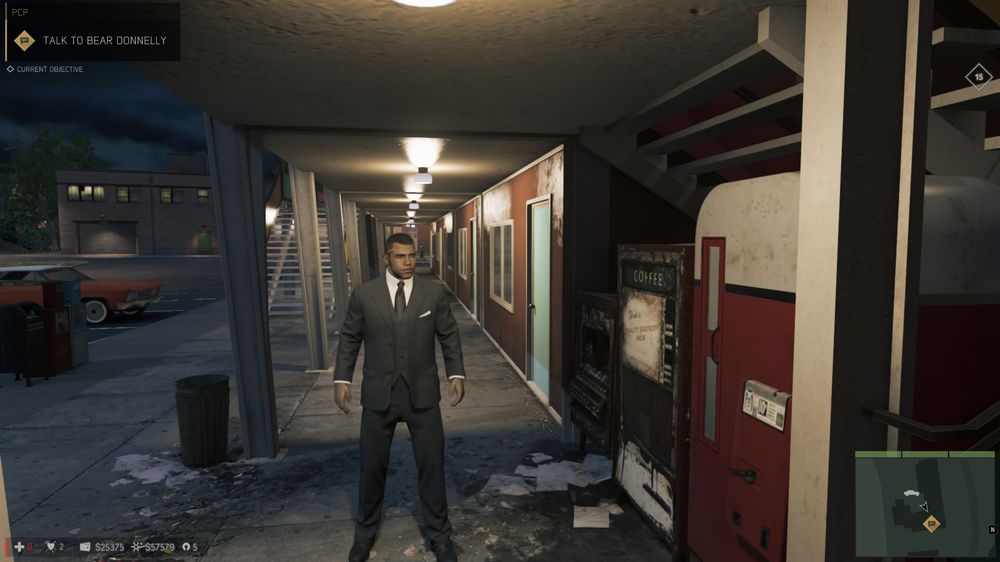This screenshot has height=562, width=1000.
Task: Click the wallet cash icon
Action: pos(85,547)
